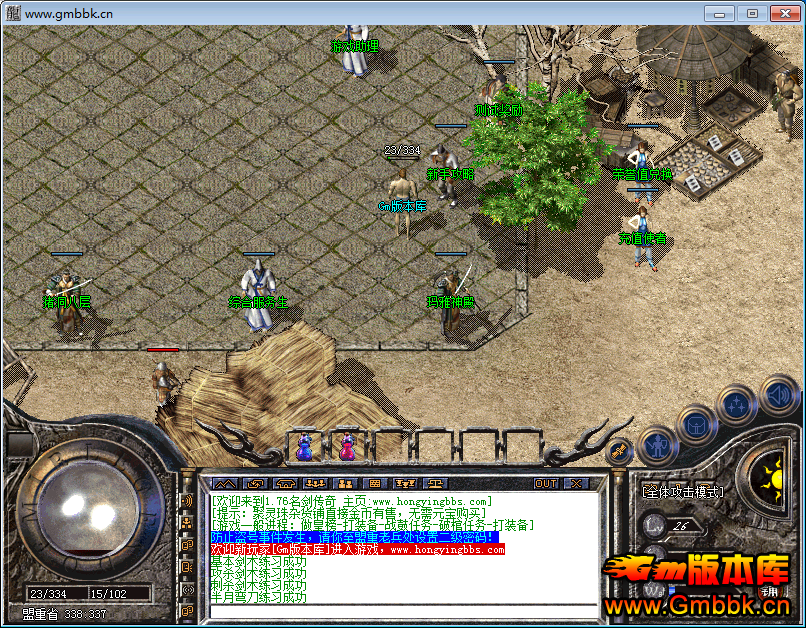Click the chat input line

tap(400, 610)
